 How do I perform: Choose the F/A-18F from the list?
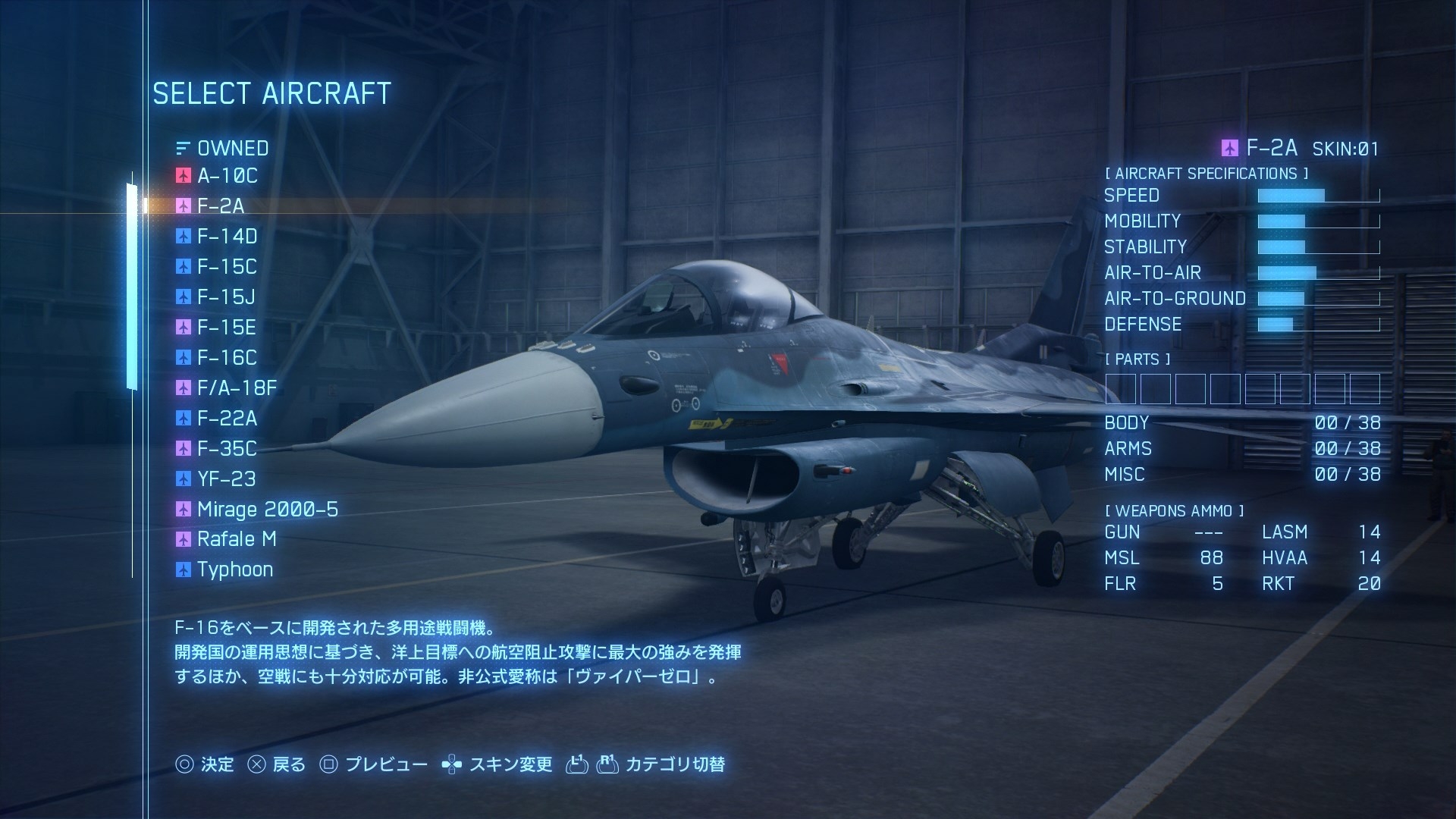(x=237, y=388)
